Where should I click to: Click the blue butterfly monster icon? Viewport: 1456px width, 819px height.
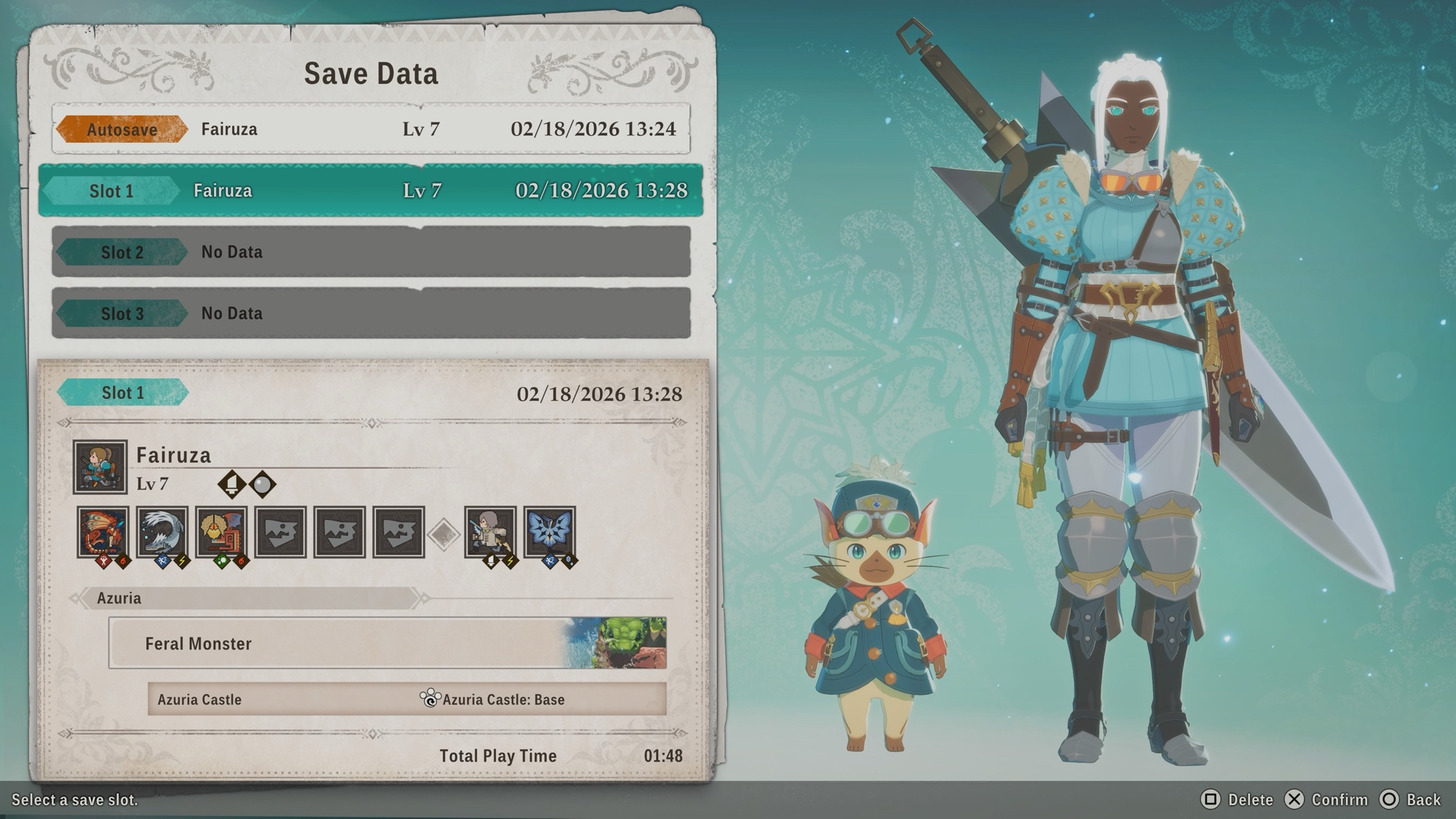(x=549, y=532)
